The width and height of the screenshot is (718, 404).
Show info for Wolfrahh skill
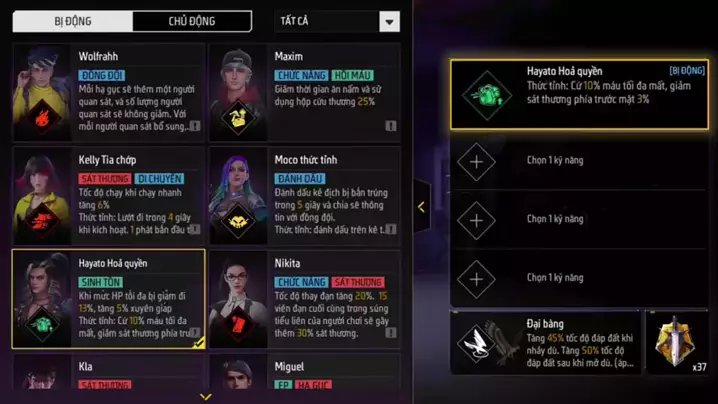(194, 127)
